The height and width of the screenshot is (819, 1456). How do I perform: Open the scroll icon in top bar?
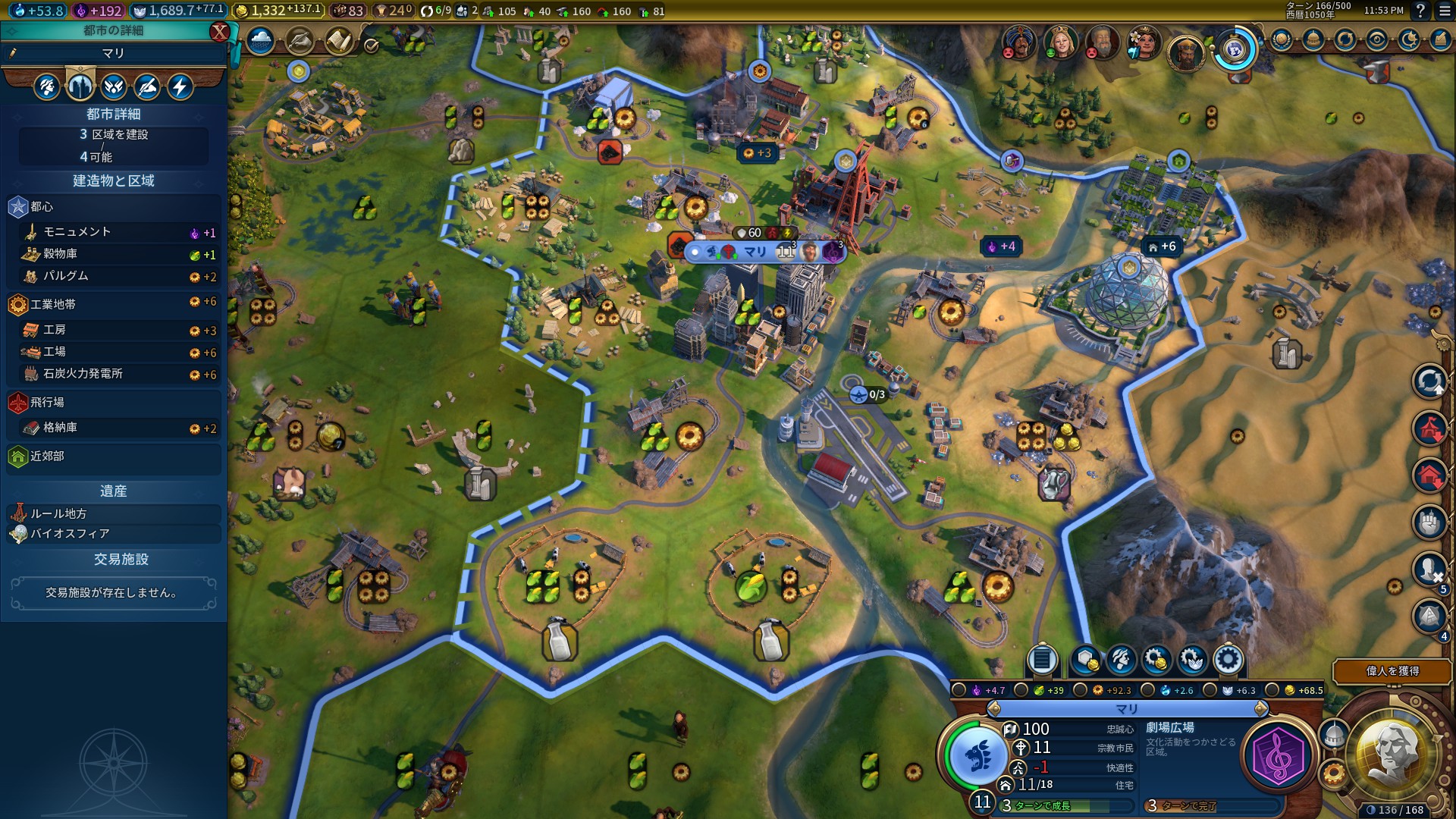coord(339,41)
